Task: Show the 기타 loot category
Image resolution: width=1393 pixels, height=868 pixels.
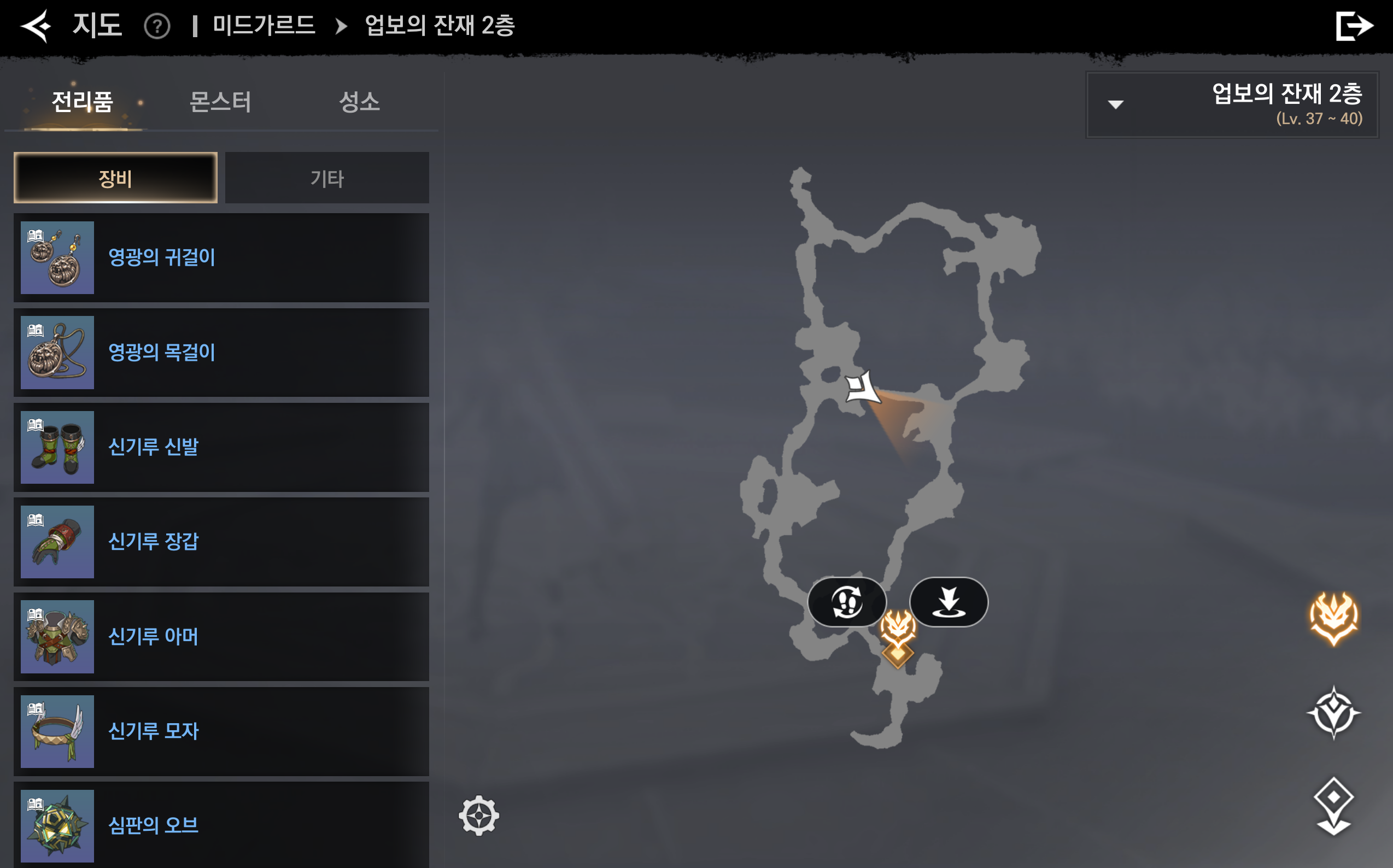Action: point(327,178)
